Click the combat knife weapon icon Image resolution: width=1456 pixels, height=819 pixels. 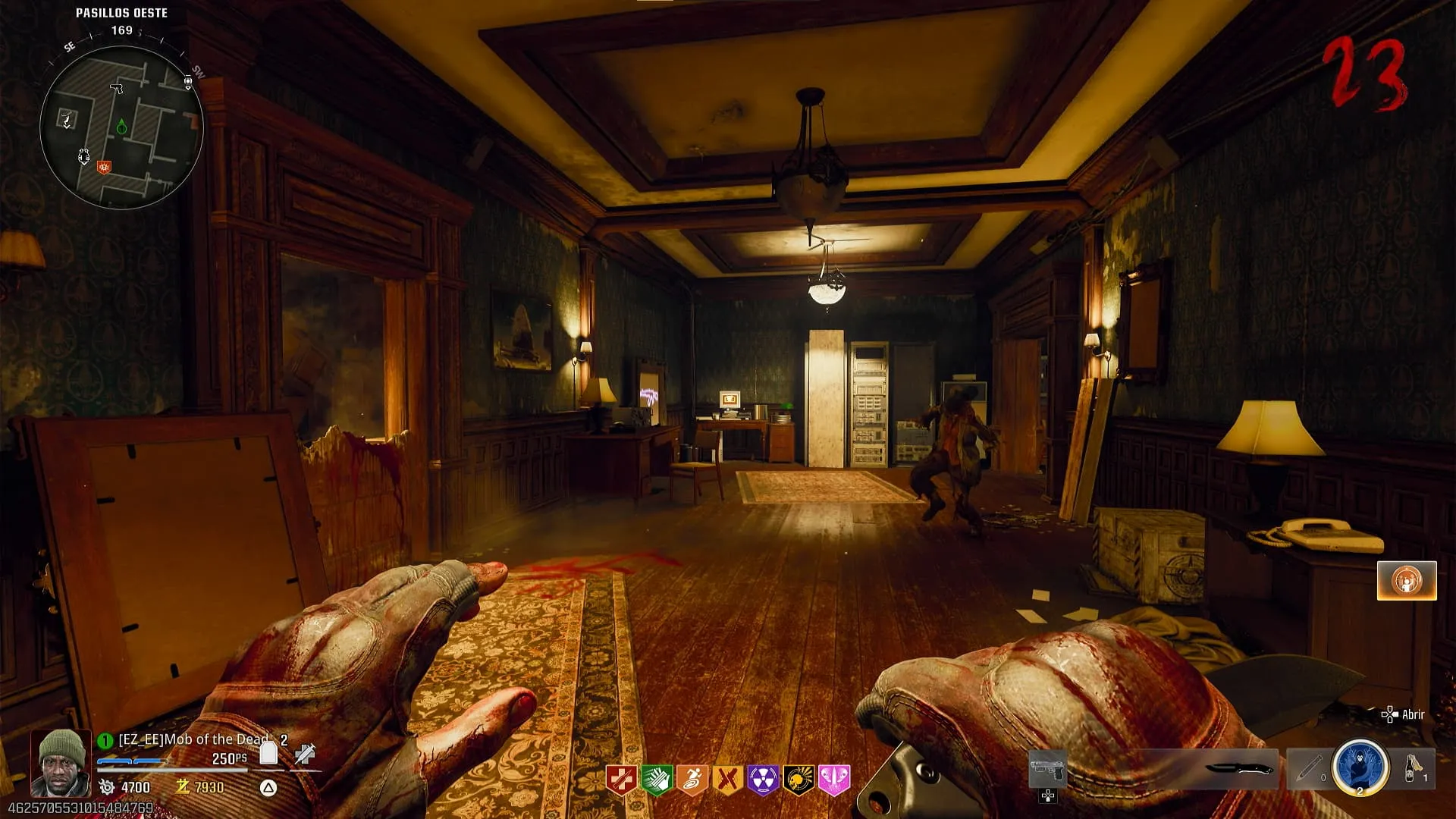pos(1241,769)
